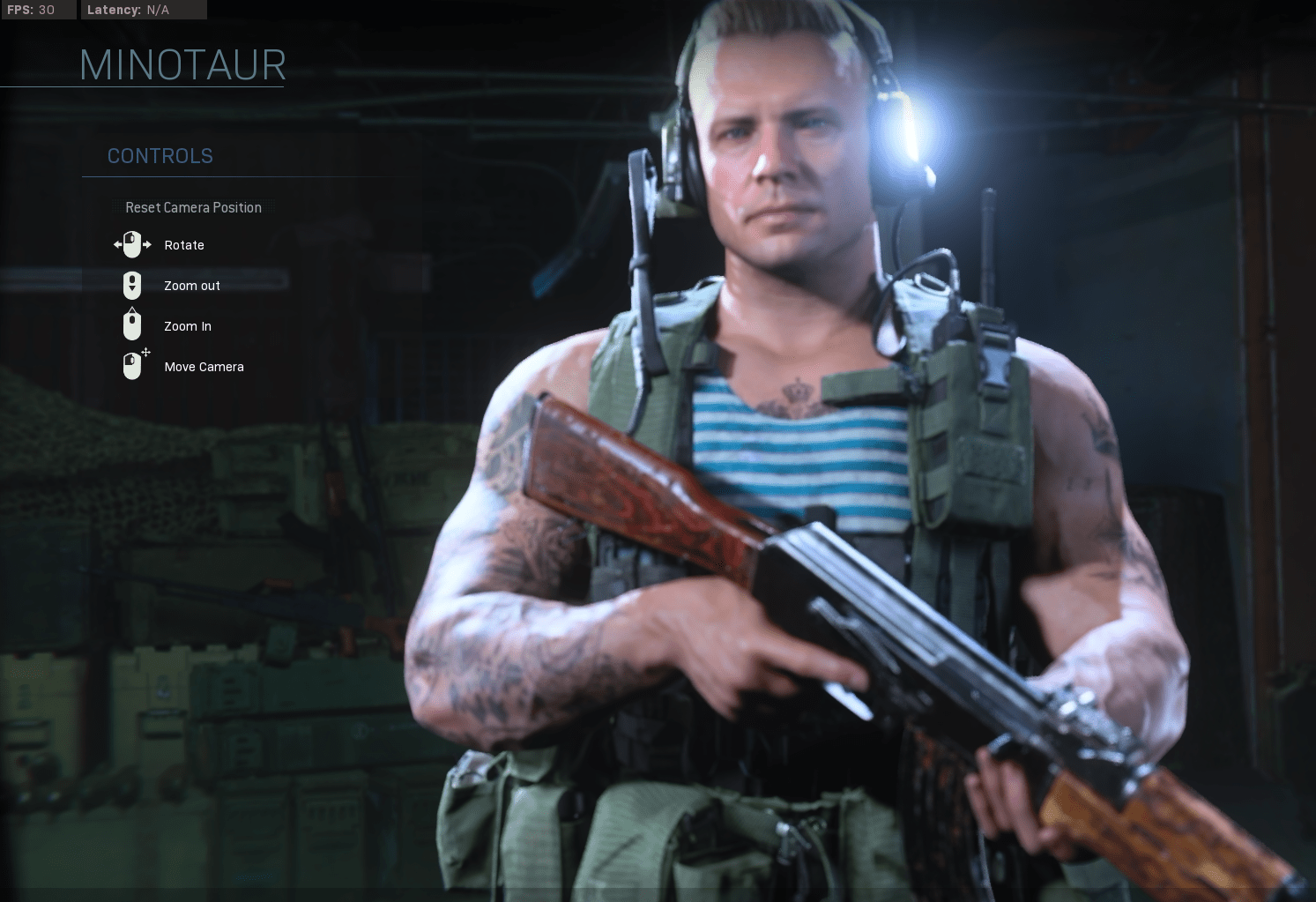Click the Move Camera text label
Screen dimensions: 1316x902
[x=204, y=367]
